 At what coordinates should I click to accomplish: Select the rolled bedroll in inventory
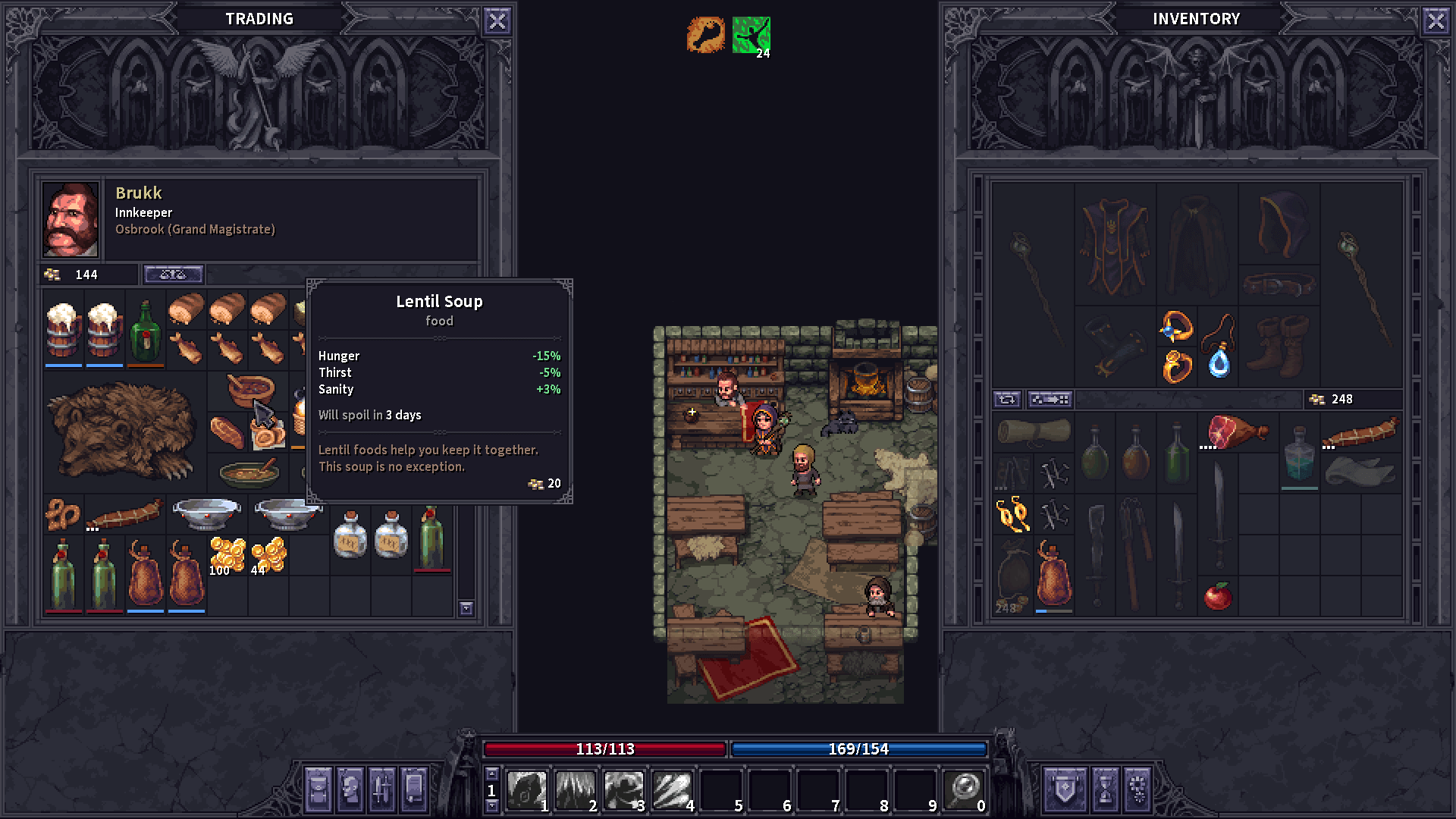click(1033, 432)
